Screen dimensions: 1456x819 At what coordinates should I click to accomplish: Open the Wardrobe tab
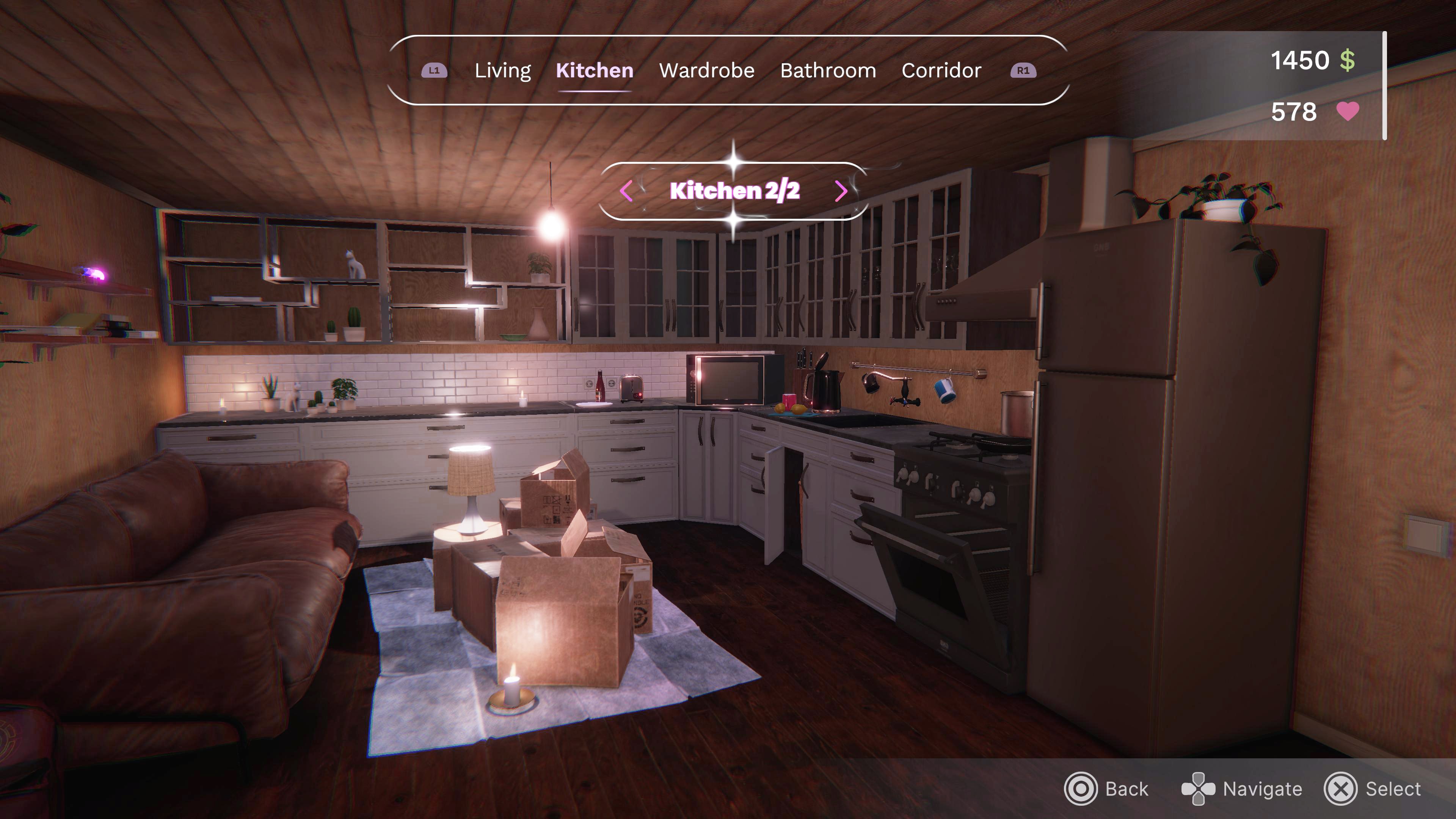pos(706,70)
